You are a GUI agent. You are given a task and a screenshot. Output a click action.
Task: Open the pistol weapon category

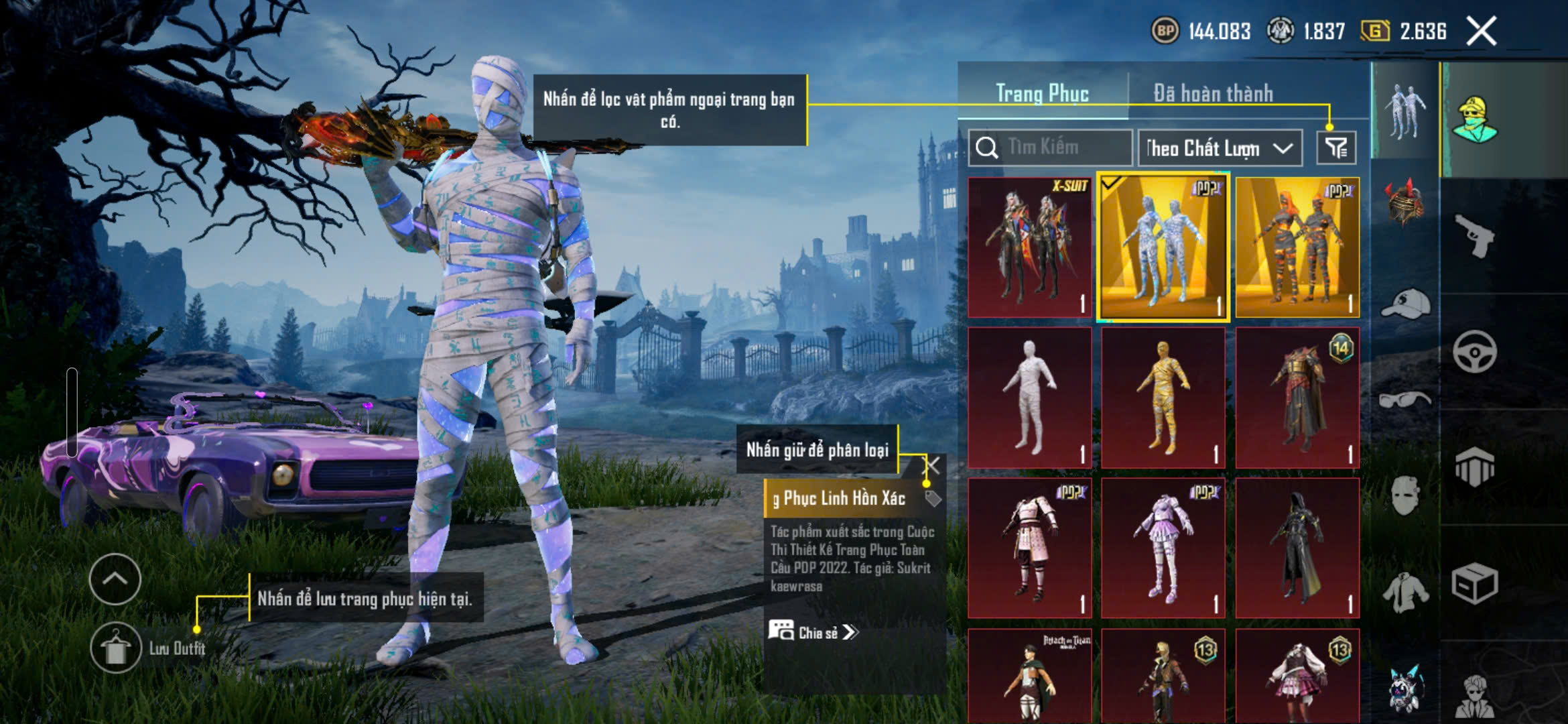point(1474,235)
